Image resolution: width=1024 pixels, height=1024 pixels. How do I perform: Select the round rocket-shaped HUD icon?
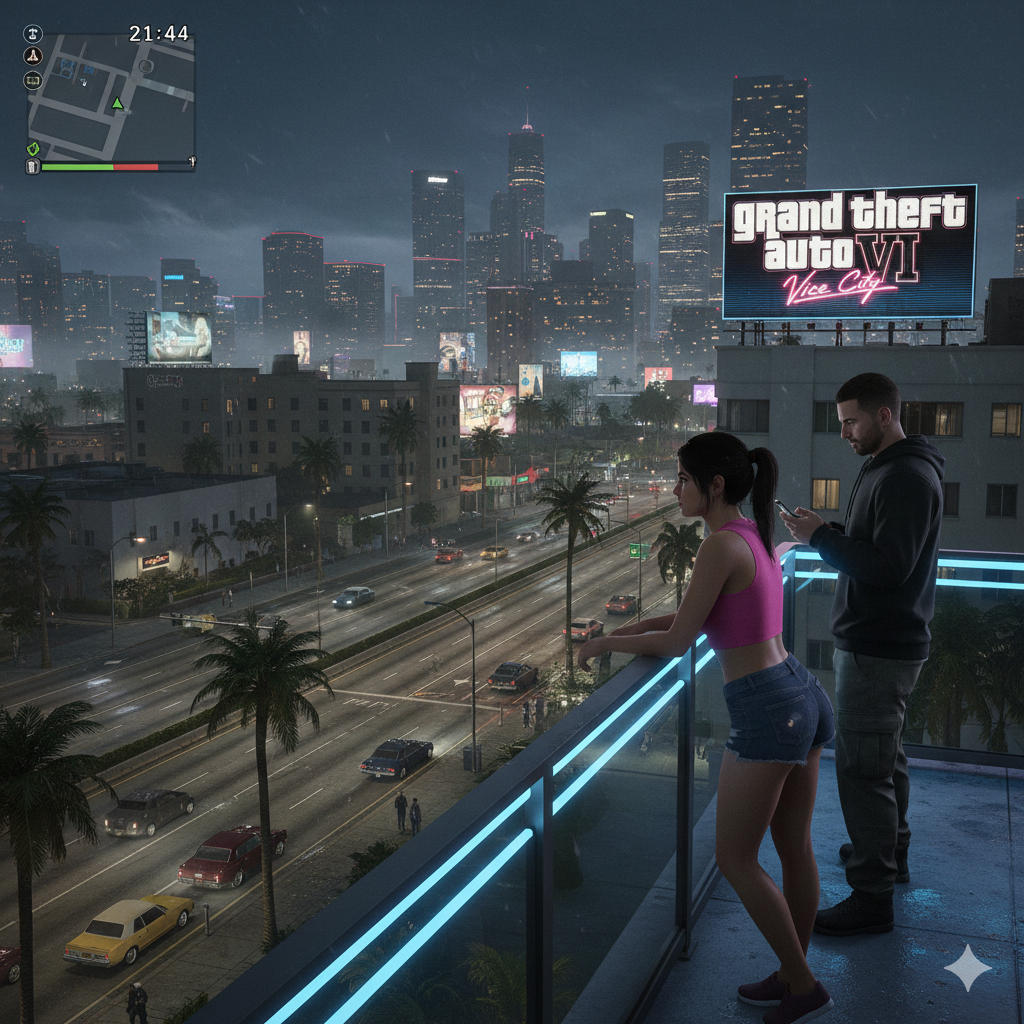[x=33, y=57]
